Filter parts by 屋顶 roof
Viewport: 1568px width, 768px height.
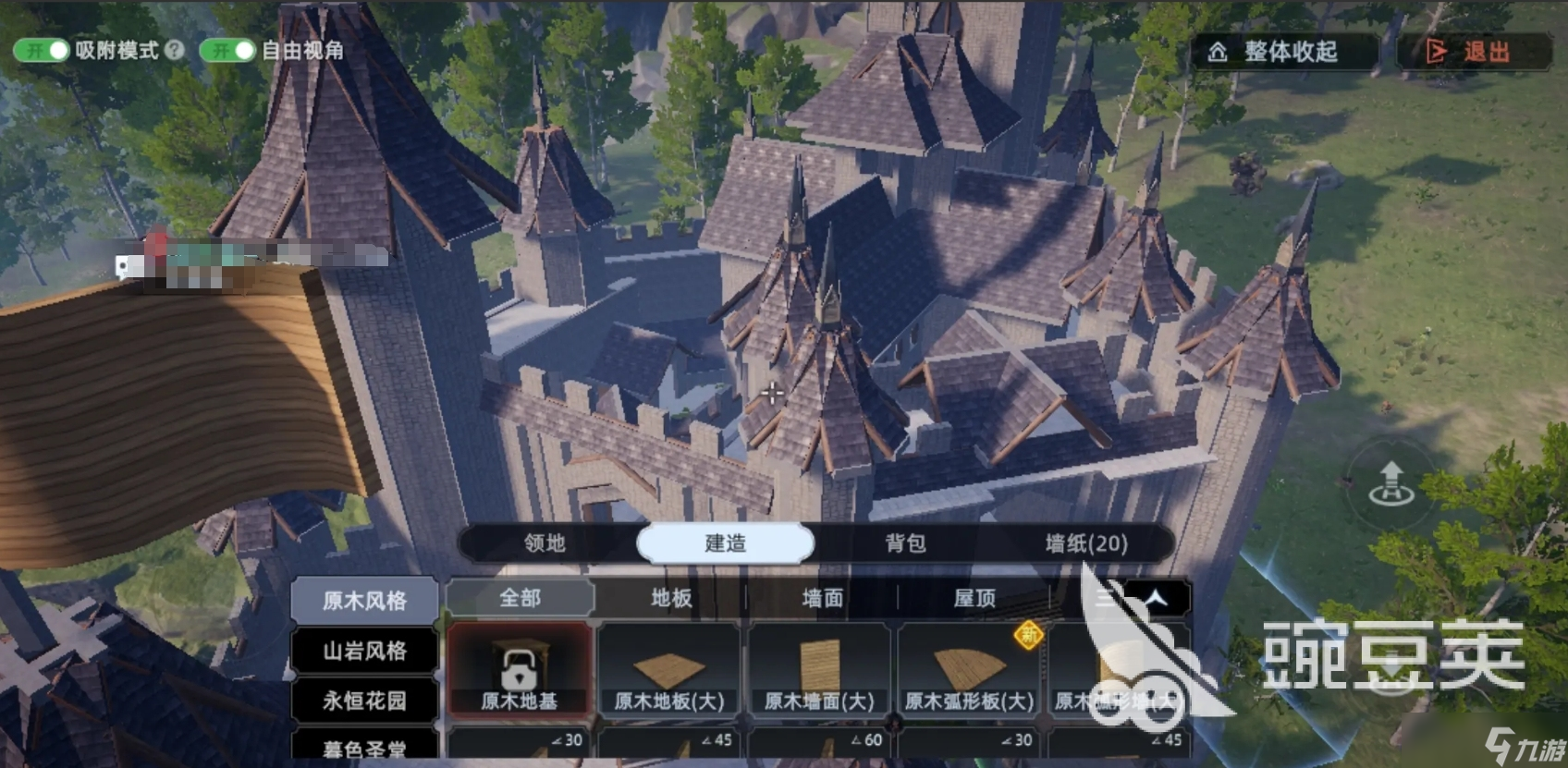[974, 599]
